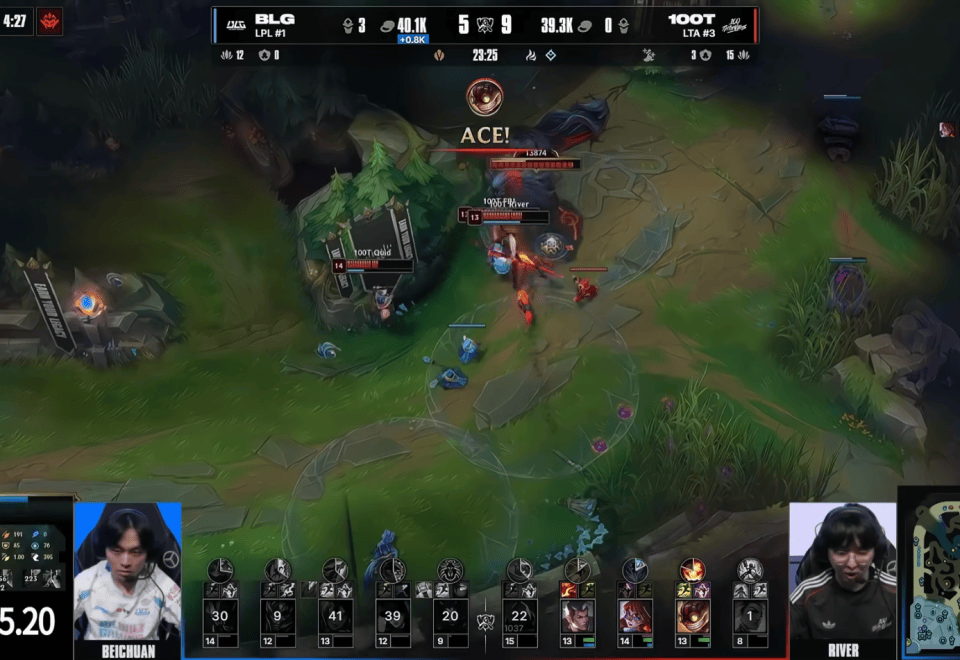Viewport: 960px width, 660px height.
Task: Click the fiery orange ultimate ability icon
Action: click(692, 570)
